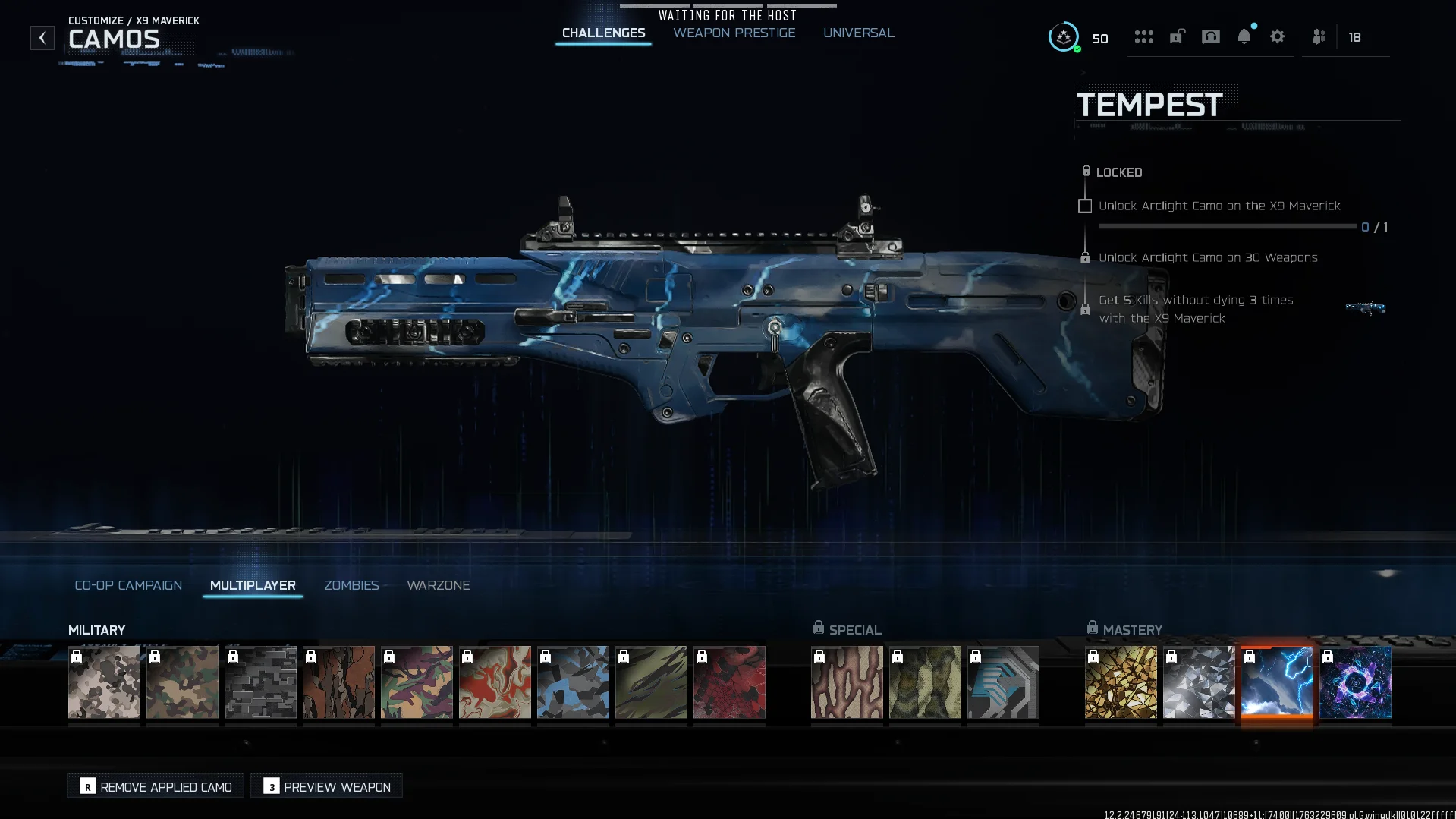Select the Challenges tab
1456x819 pixels.
click(603, 33)
